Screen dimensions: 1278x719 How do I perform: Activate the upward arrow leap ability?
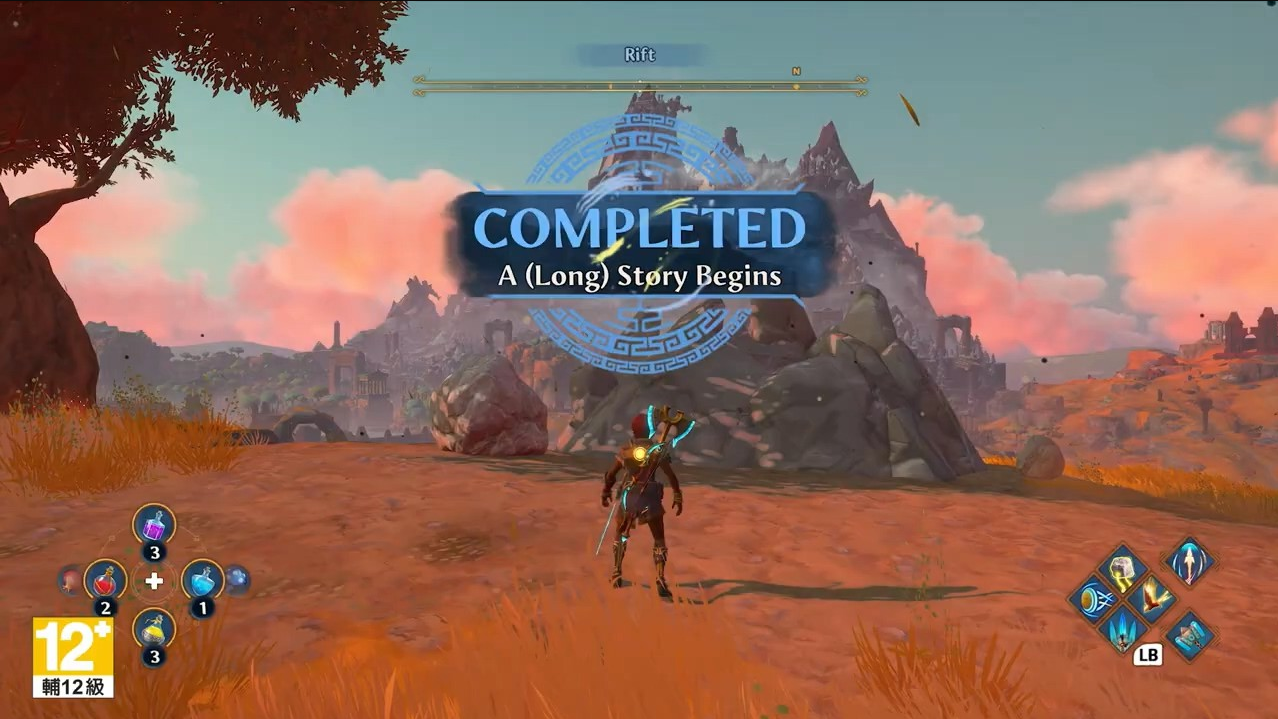click(x=1190, y=561)
